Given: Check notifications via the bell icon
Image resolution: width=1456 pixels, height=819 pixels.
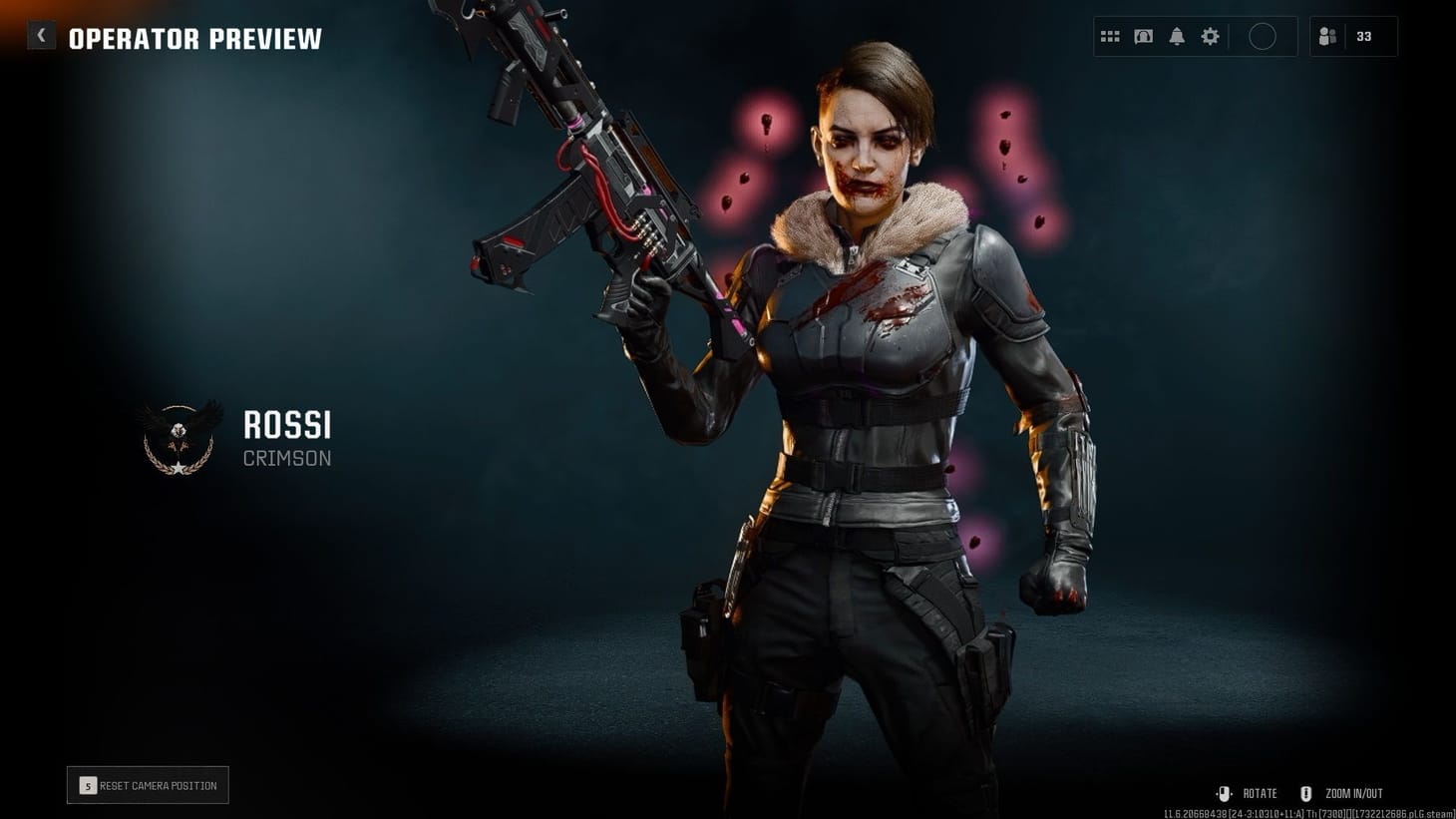Looking at the screenshot, I should [x=1177, y=36].
